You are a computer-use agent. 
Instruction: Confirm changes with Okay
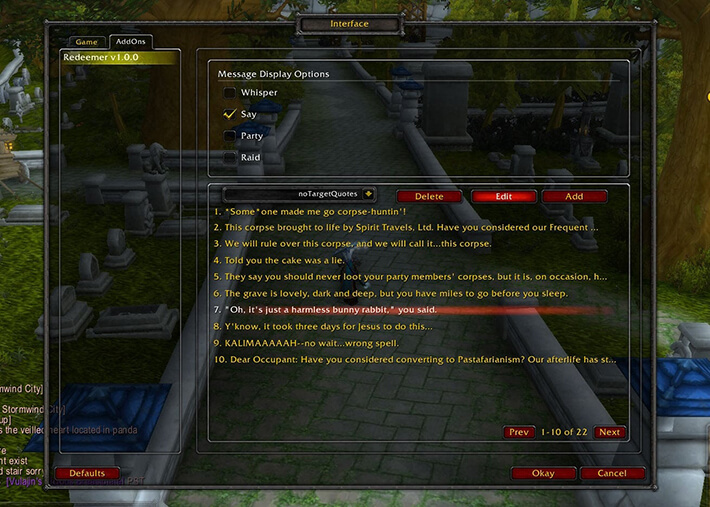[x=543, y=473]
